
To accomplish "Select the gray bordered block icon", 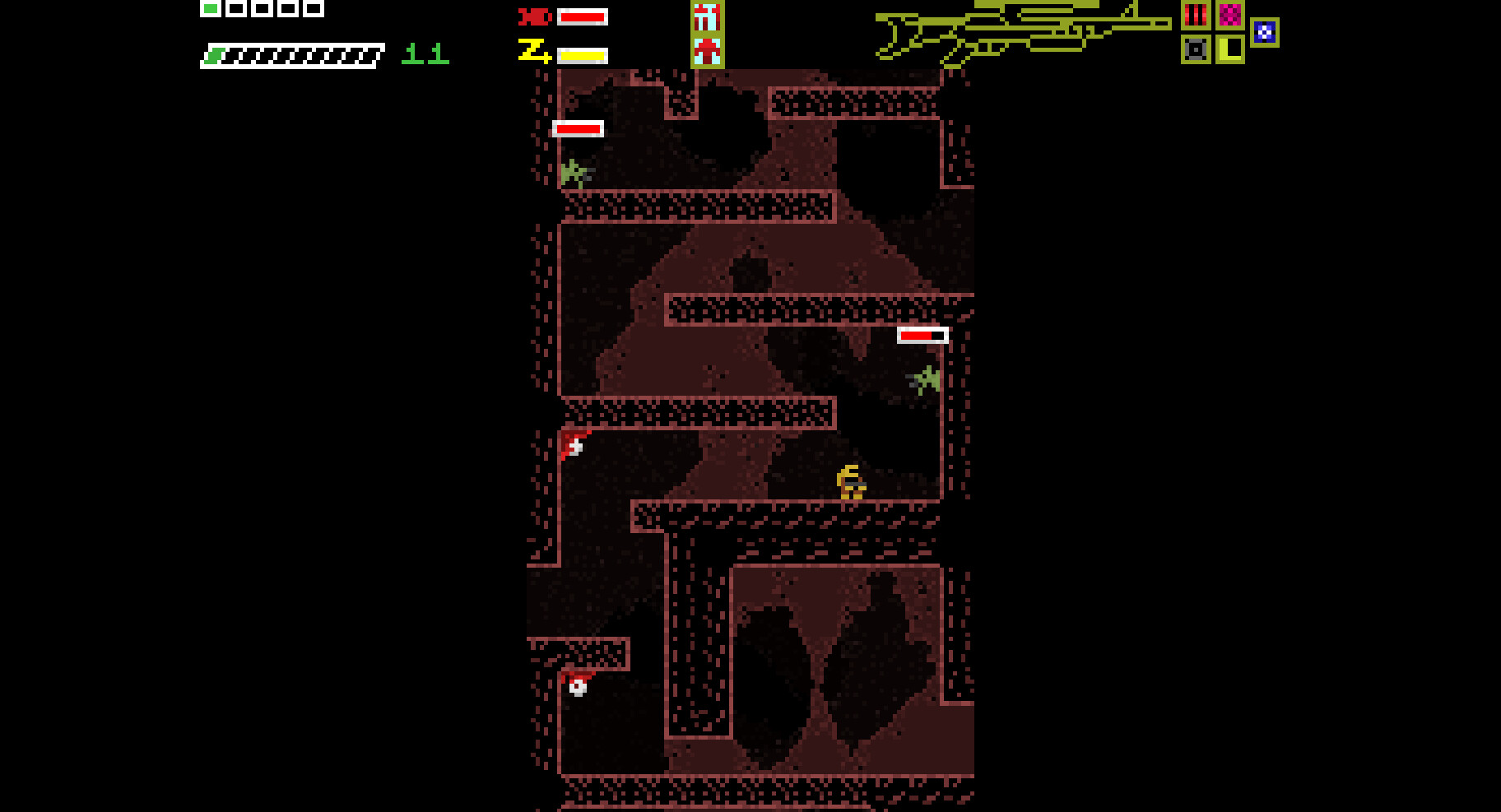I will 1196,49.
